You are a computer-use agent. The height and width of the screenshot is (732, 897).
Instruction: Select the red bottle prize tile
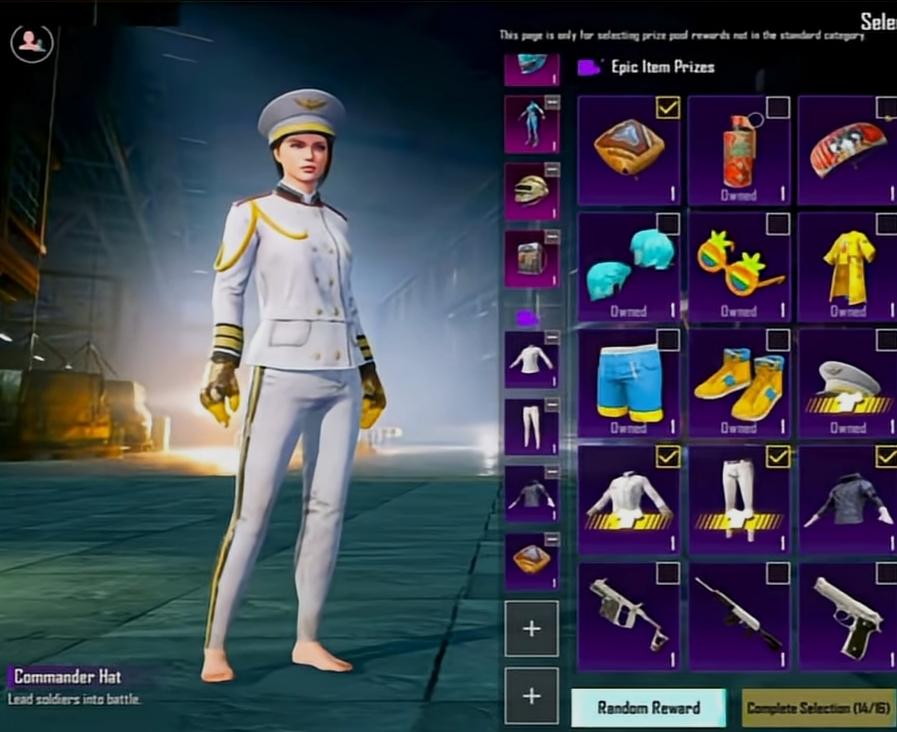[739, 150]
